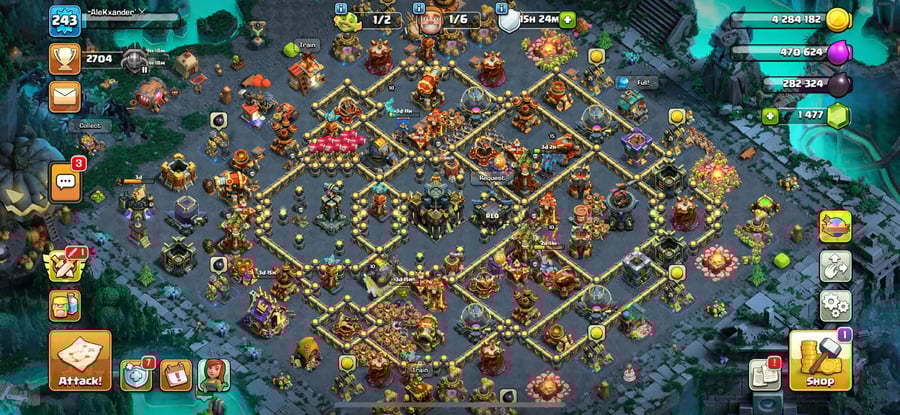The image size is (900, 415).
Task: Open the Shop
Action: point(820,361)
